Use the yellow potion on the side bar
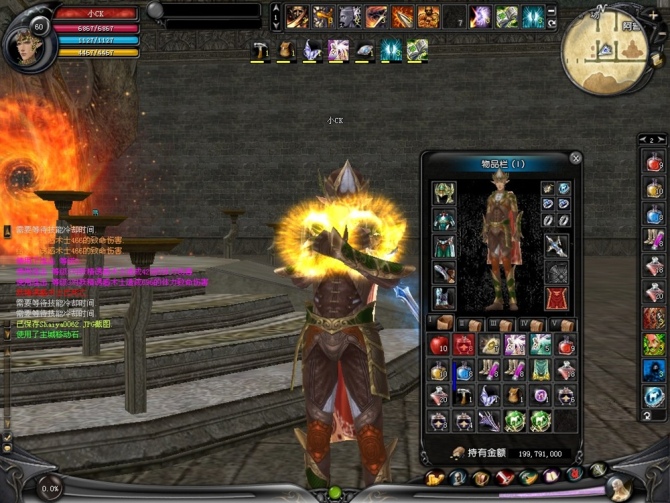 (654, 188)
